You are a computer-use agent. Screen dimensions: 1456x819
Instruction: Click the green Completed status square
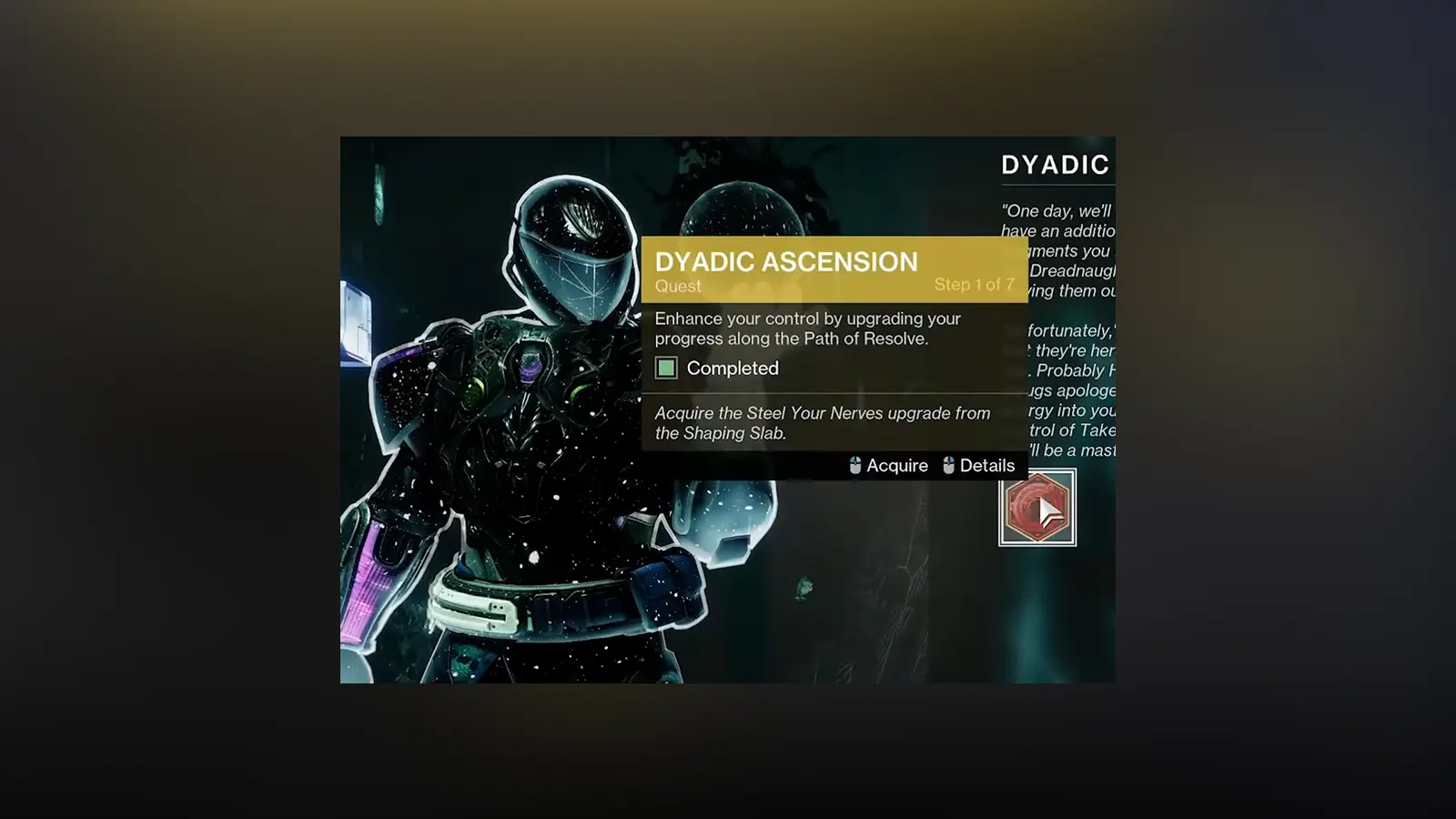pos(669,368)
